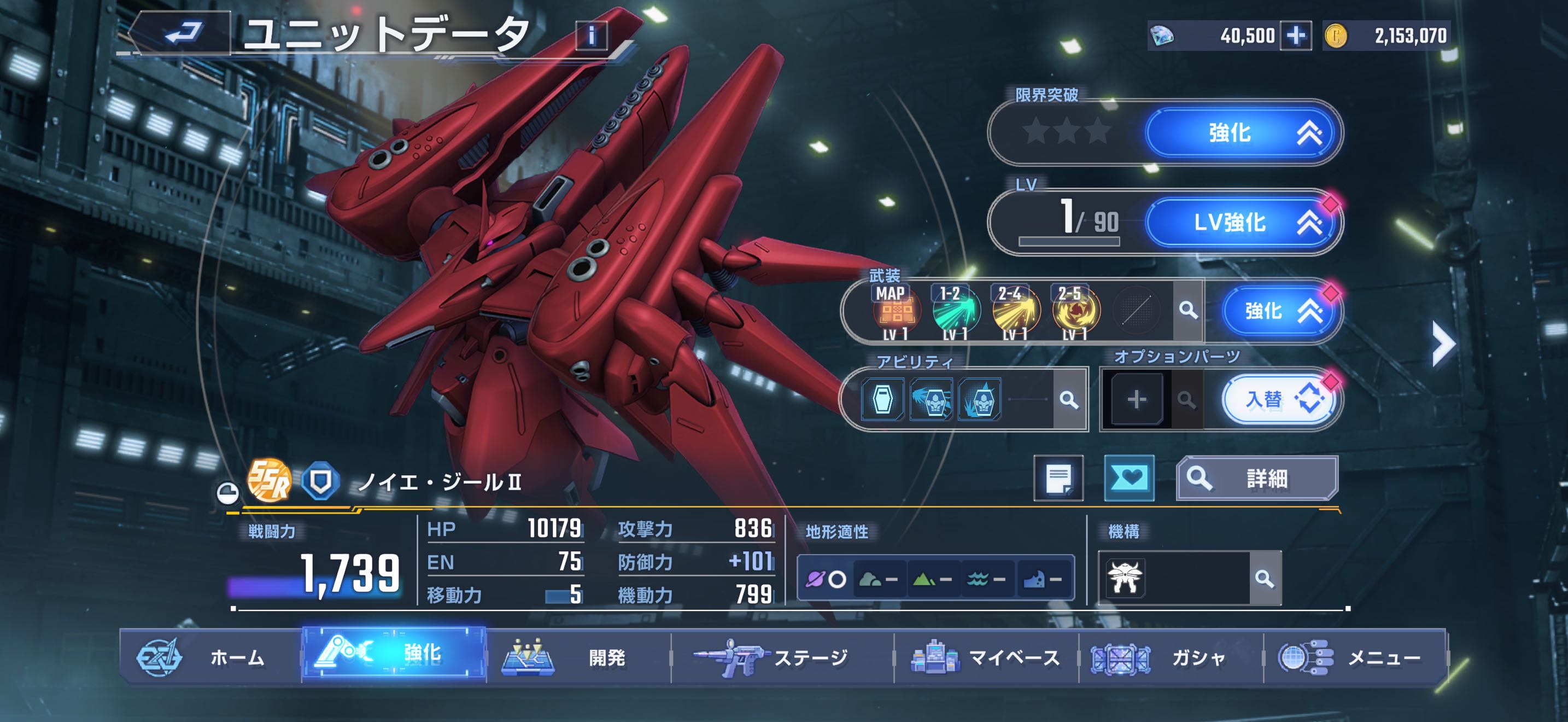1568x722 pixels.
Task: View 機構 mechanism details via magnifier
Action: point(1265,578)
